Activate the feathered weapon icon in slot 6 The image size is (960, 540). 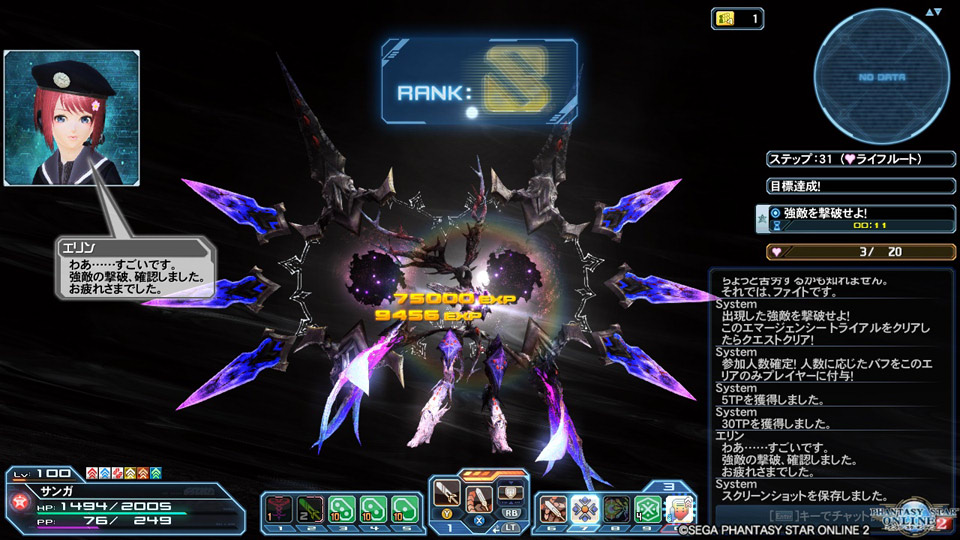(554, 509)
